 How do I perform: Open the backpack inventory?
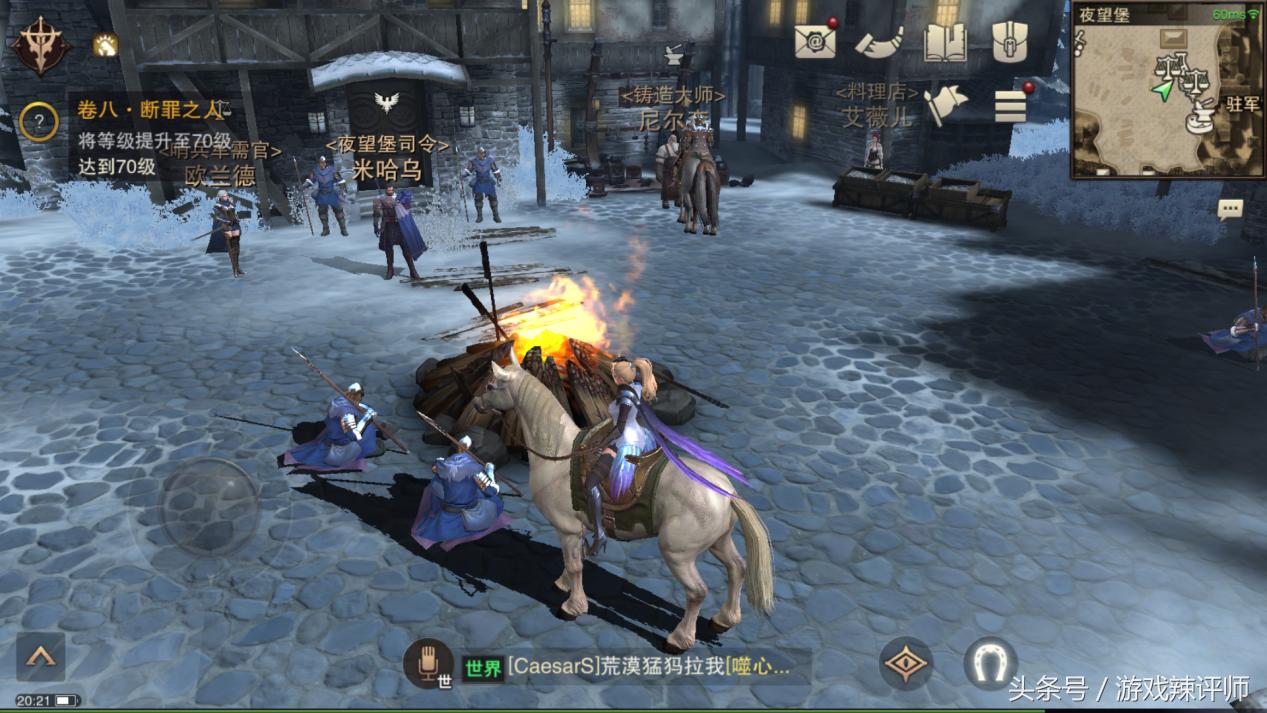(1011, 42)
